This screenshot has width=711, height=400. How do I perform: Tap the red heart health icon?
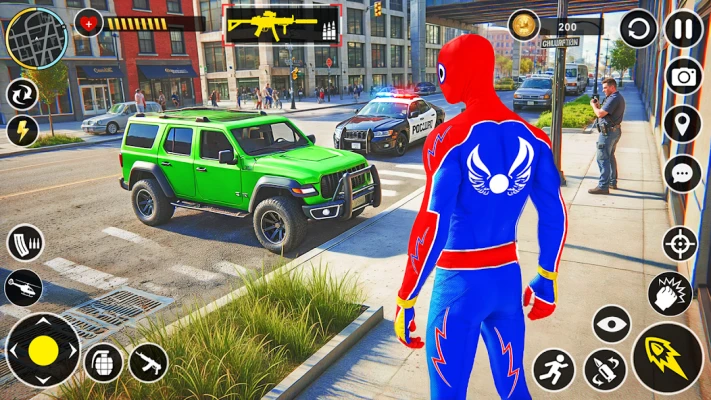point(90,22)
